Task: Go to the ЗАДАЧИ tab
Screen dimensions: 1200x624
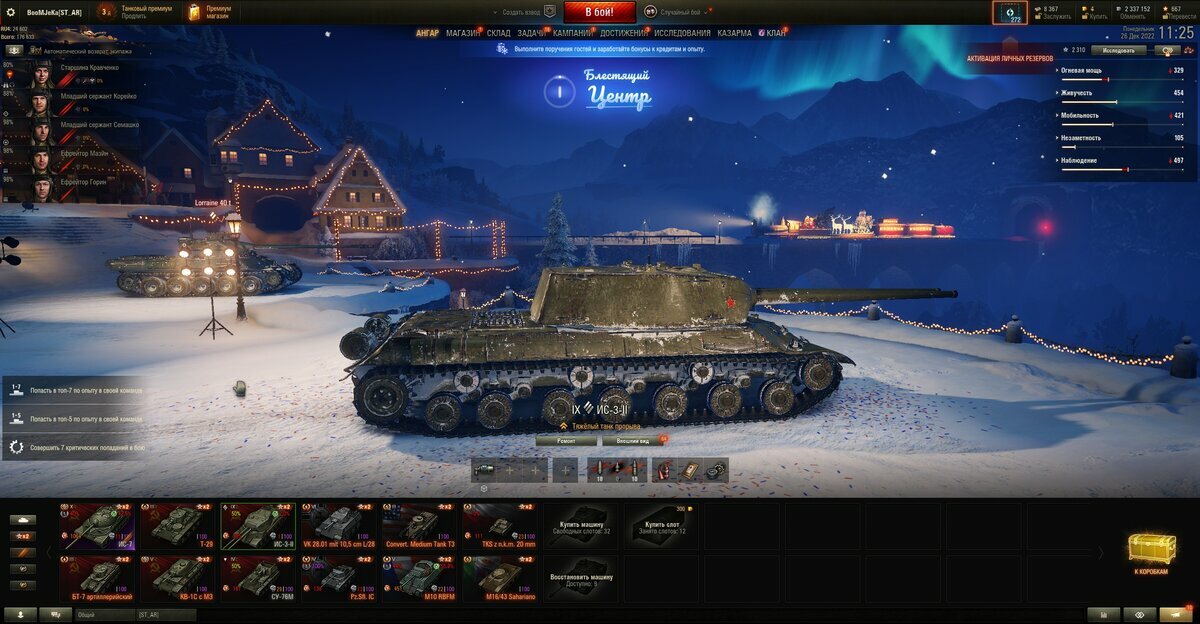Action: [x=531, y=33]
